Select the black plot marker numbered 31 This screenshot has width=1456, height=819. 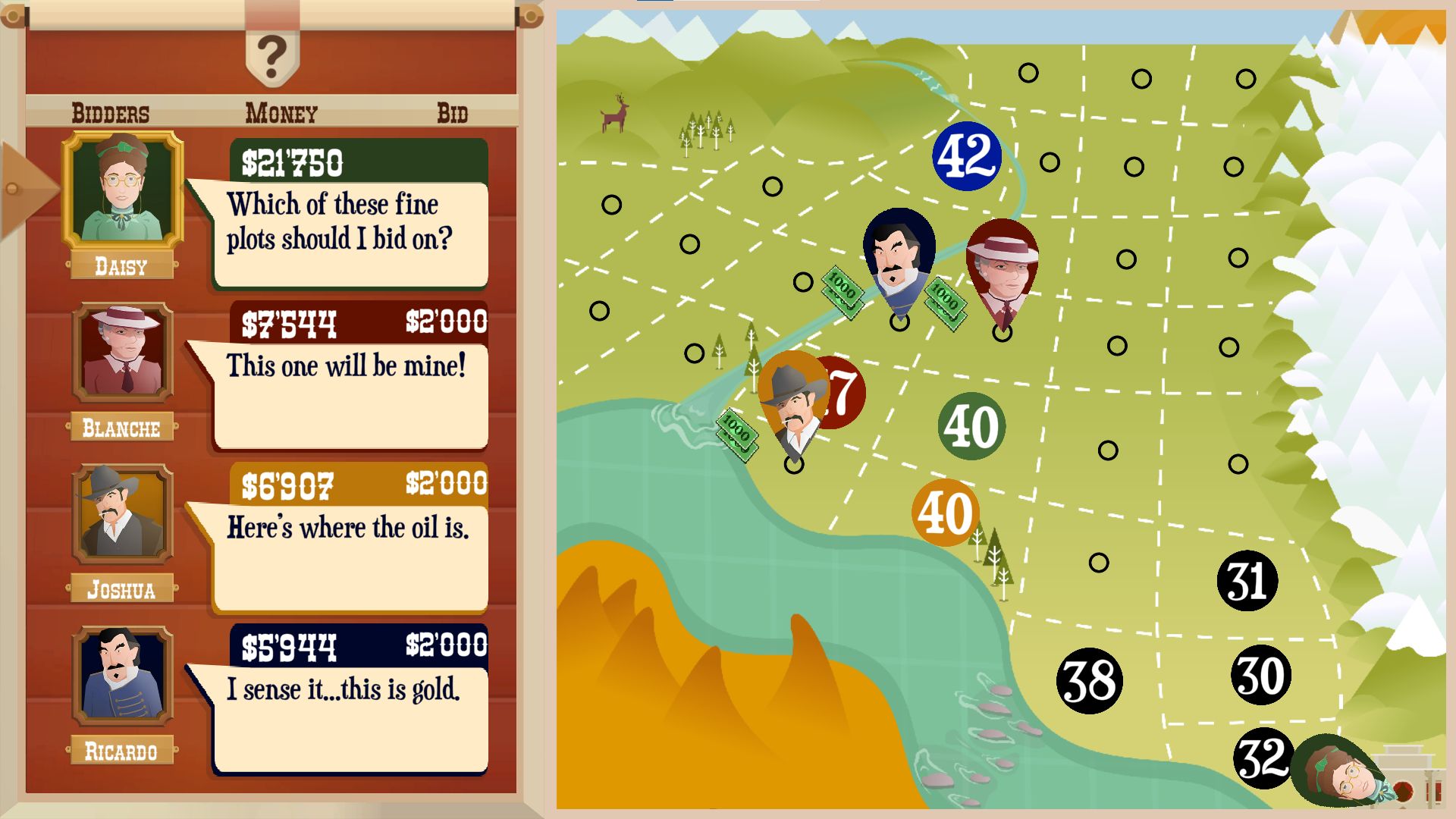point(1247,582)
